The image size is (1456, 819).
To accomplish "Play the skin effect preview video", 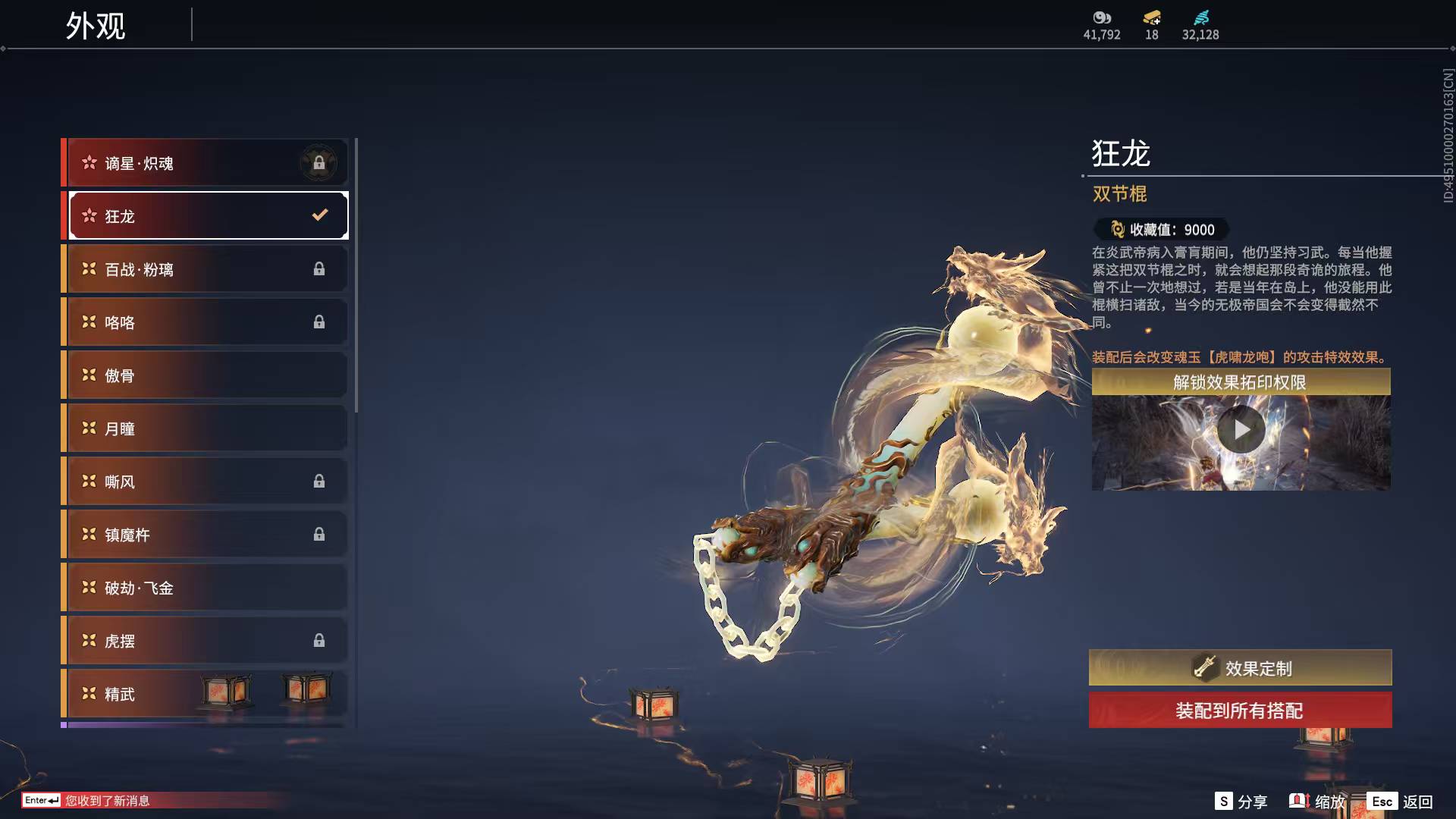I will 1241,430.
